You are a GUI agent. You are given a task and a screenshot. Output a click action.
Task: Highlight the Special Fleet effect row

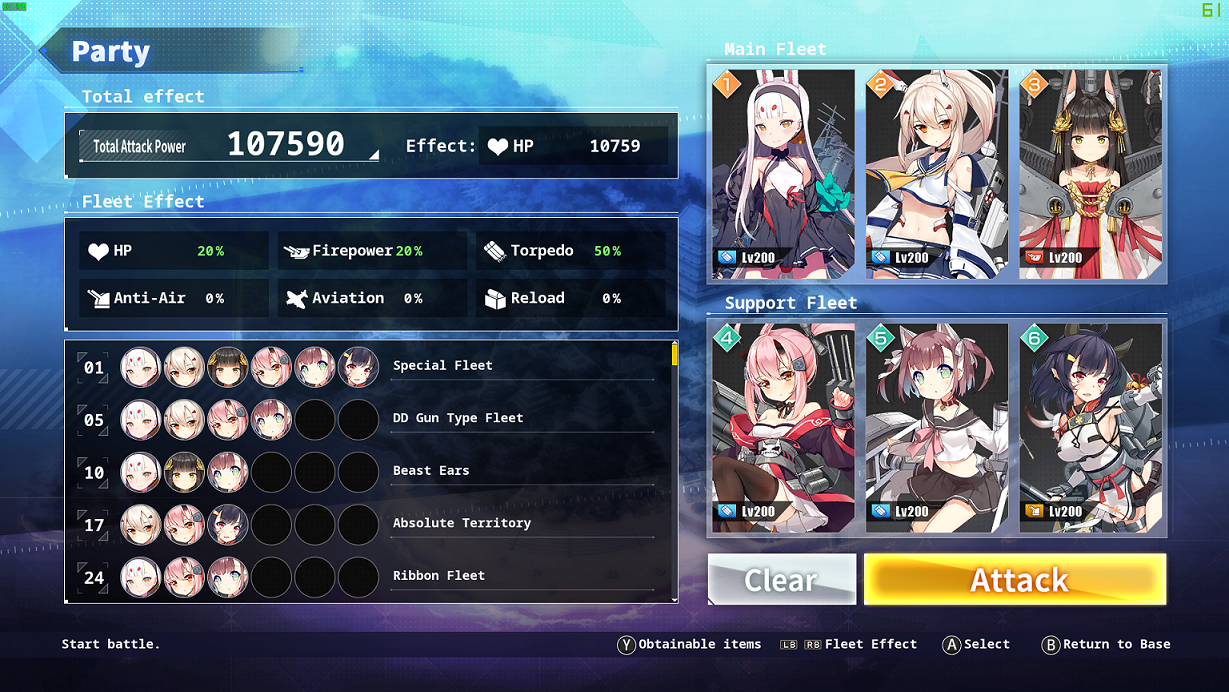pyautogui.click(x=442, y=366)
